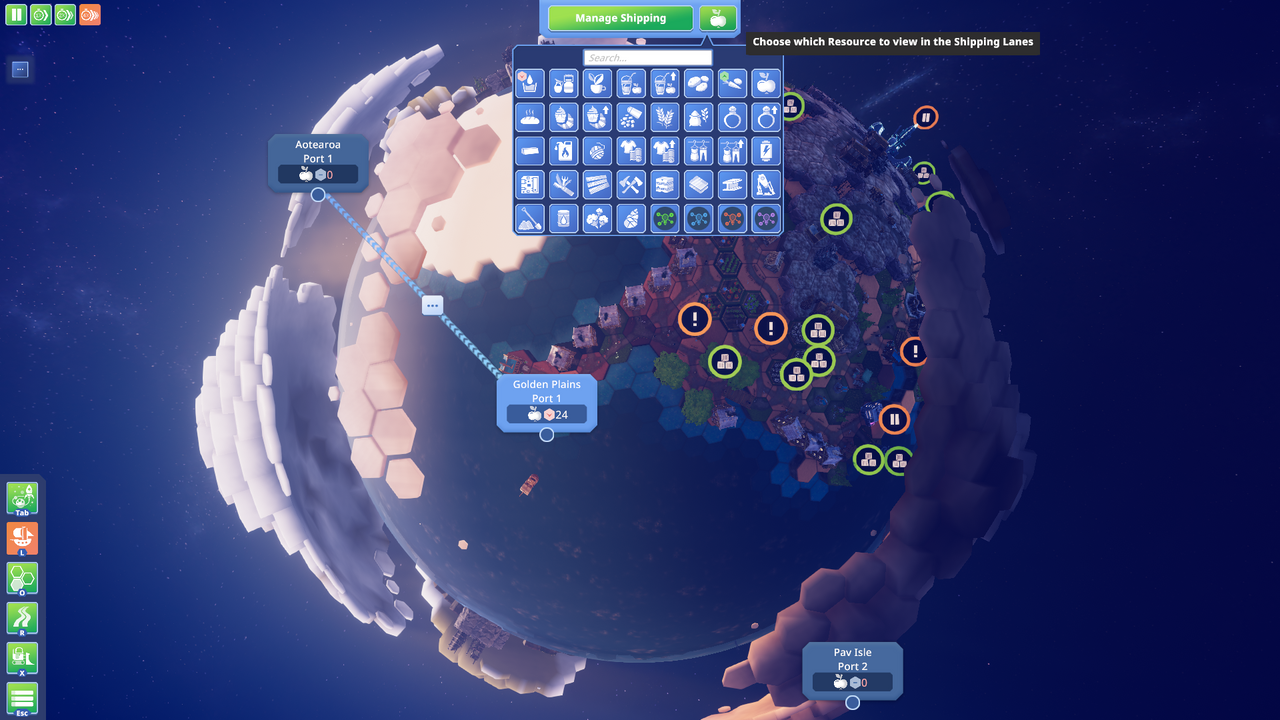Image resolution: width=1280 pixels, height=720 pixels.
Task: Click the Search field in the resource panel
Action: (x=647, y=57)
